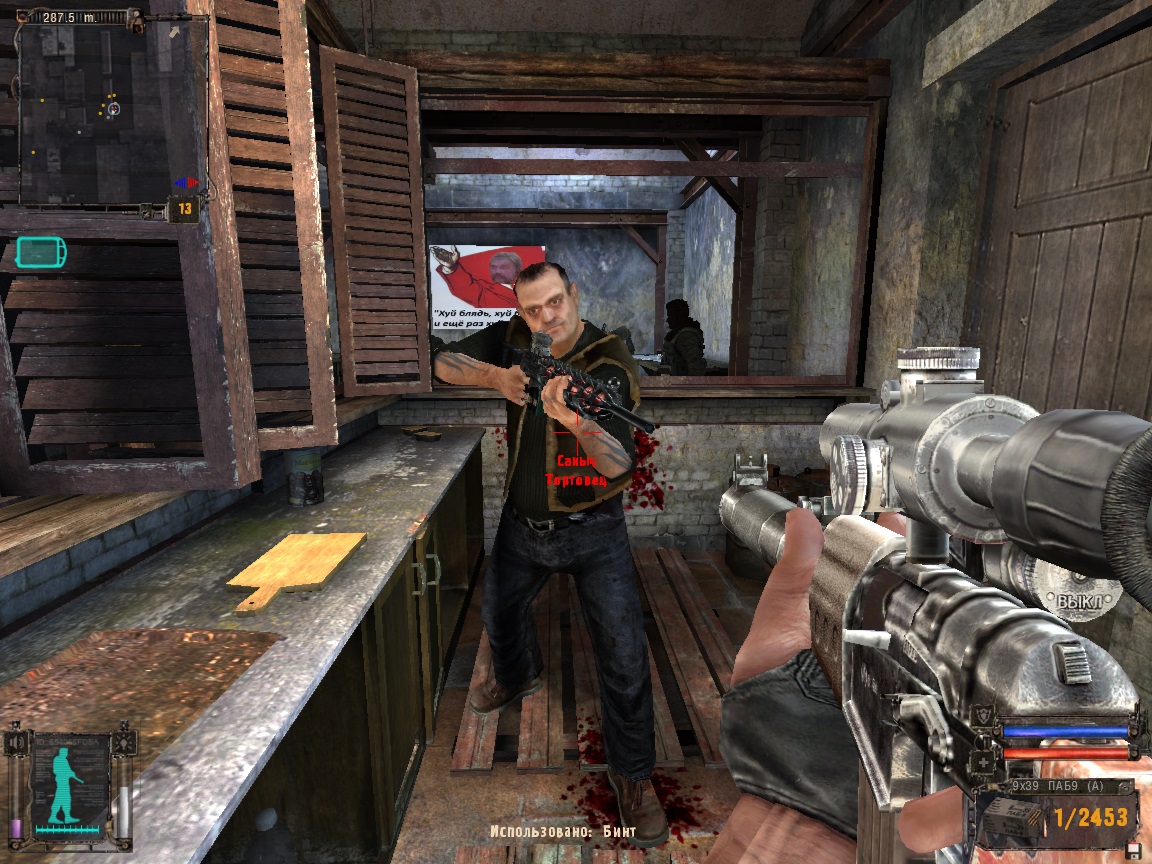Click the 9x39 PAB9 ammo box icon
Image resolution: width=1152 pixels, height=864 pixels.
click(x=1012, y=818)
